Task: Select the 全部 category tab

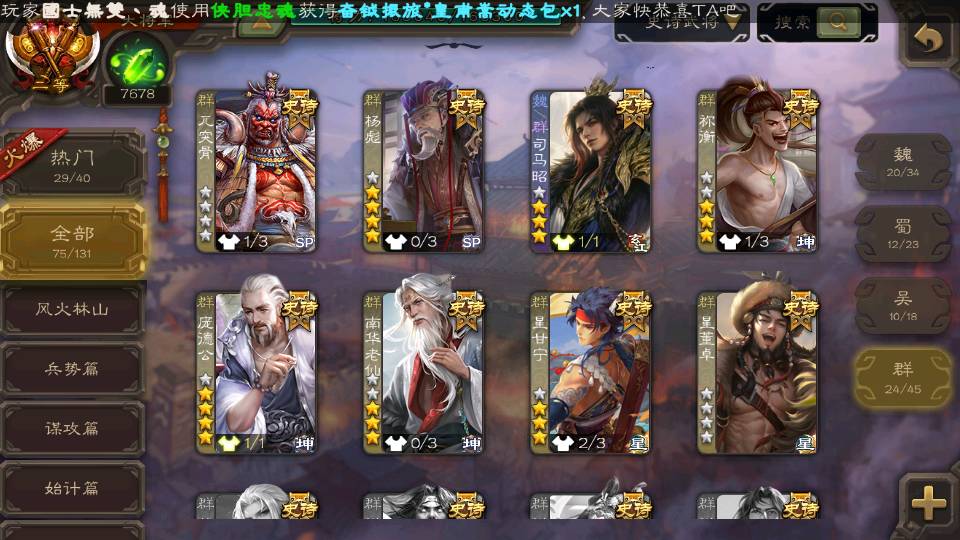Action: pyautogui.click(x=72, y=240)
